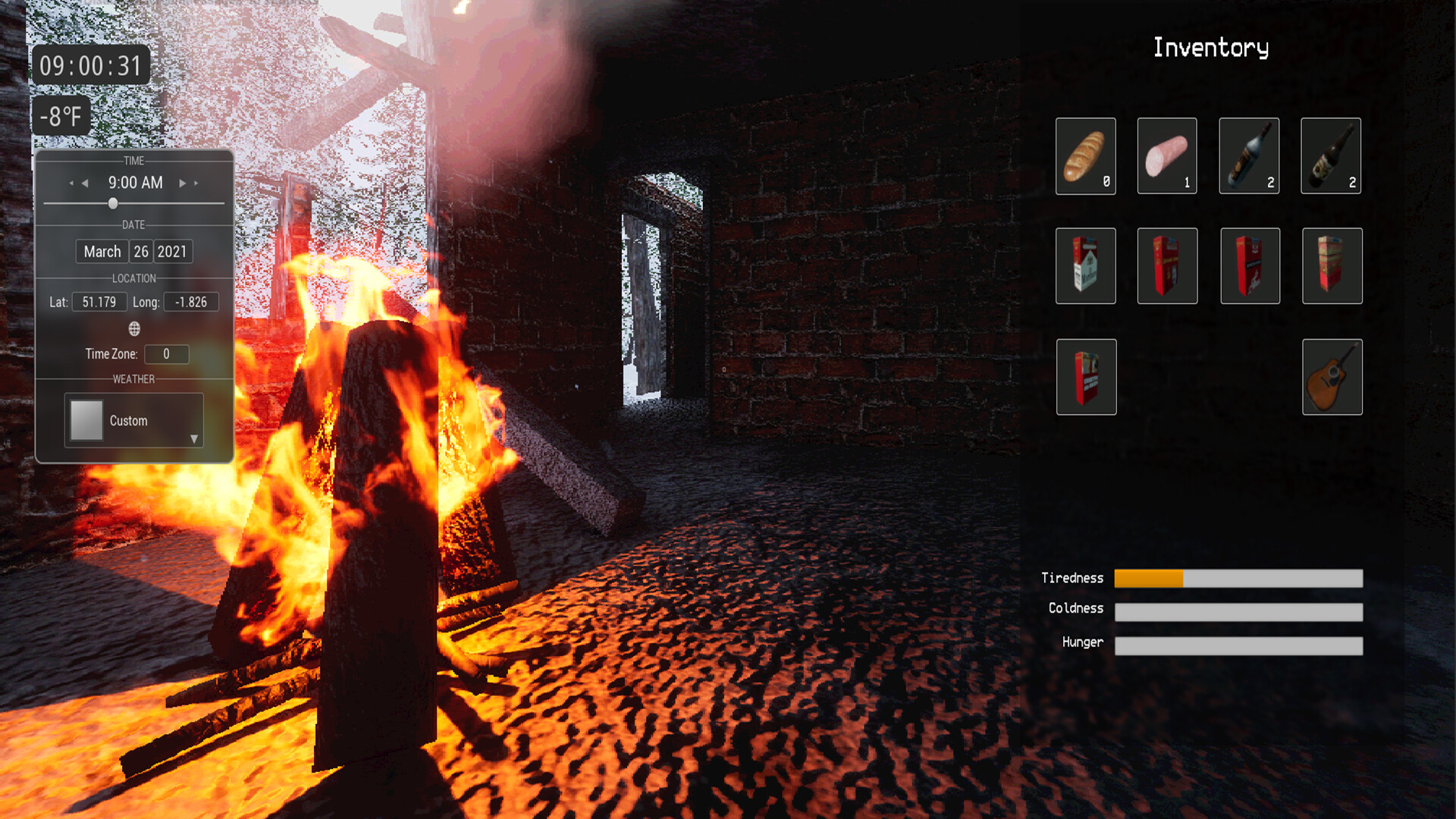Open the March month selector
Viewport: 1456px width, 819px height.
(x=102, y=251)
